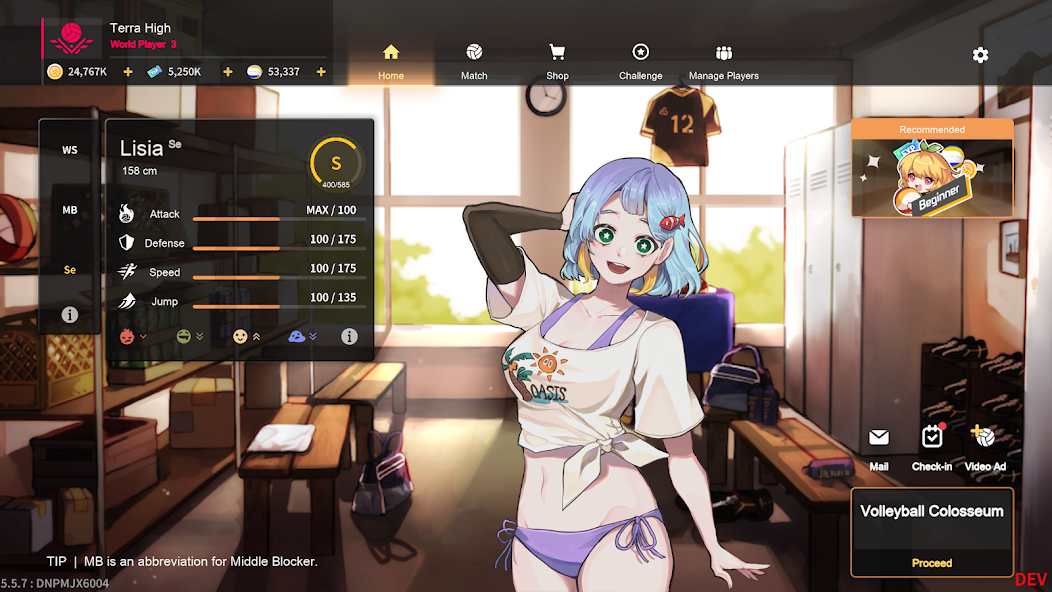Select the WS position tab
The height and width of the screenshot is (592, 1052).
click(x=70, y=151)
